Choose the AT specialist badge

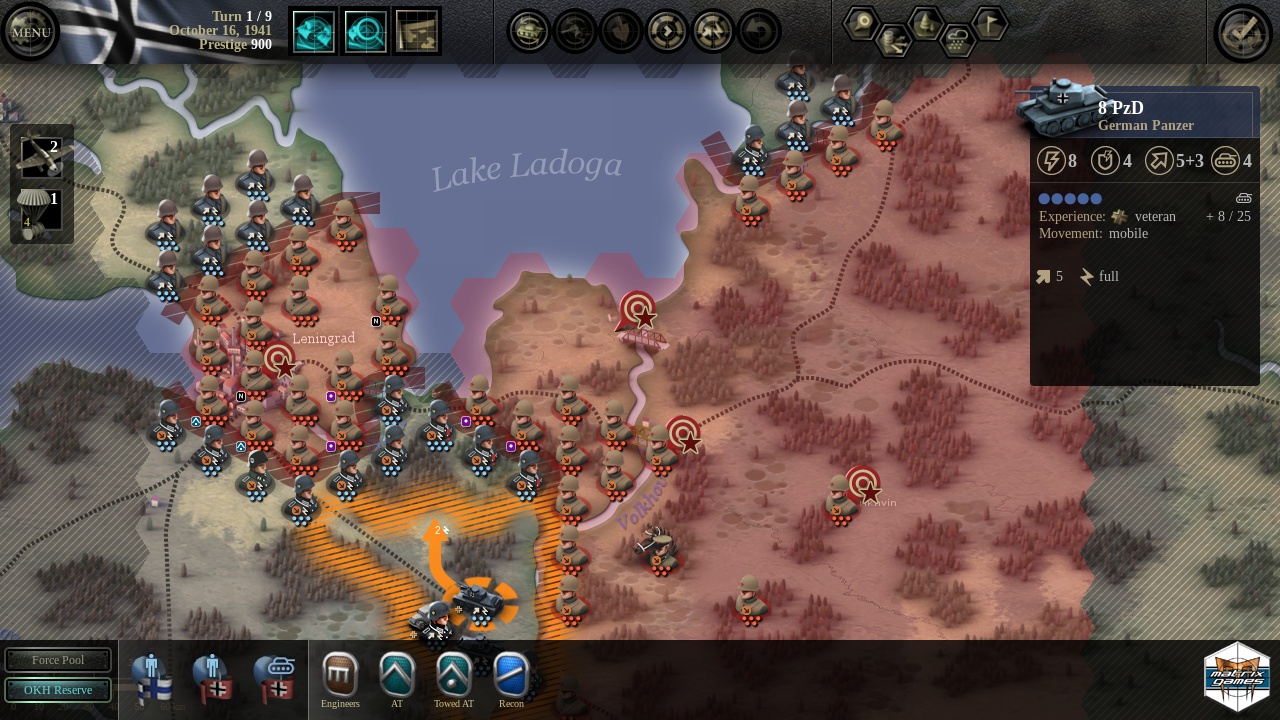(x=397, y=677)
